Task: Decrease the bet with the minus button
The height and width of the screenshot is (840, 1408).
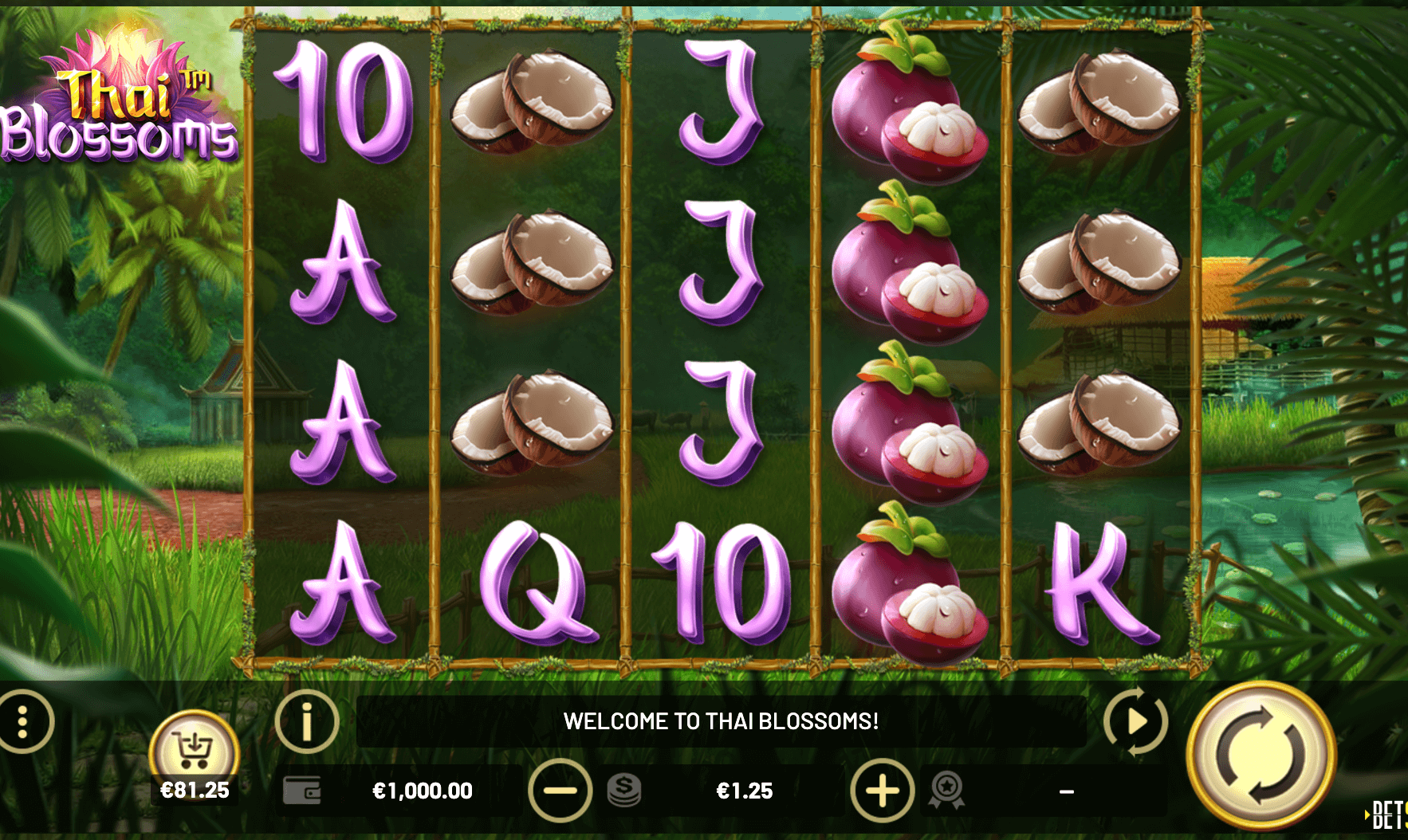Action: coord(560,791)
